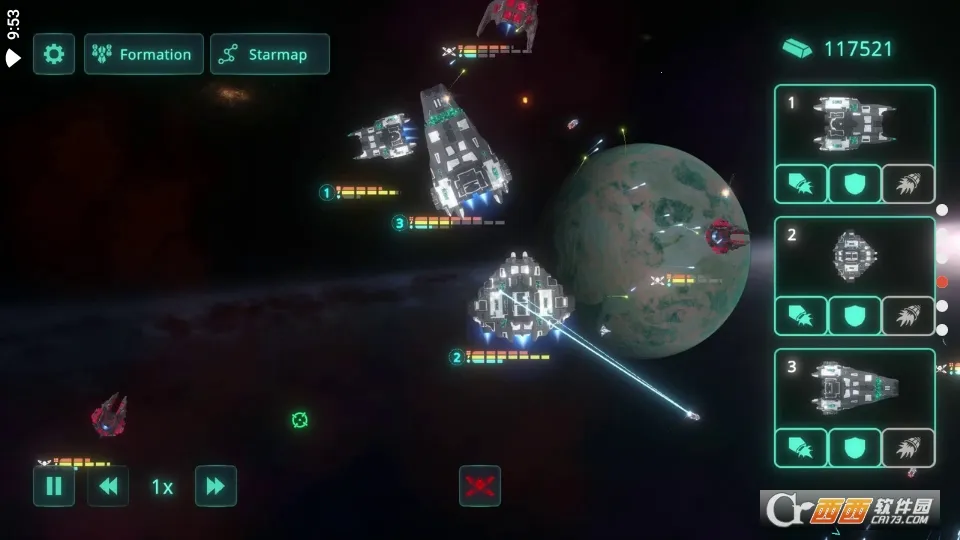Select ship 2 card thumbnail

click(854, 256)
